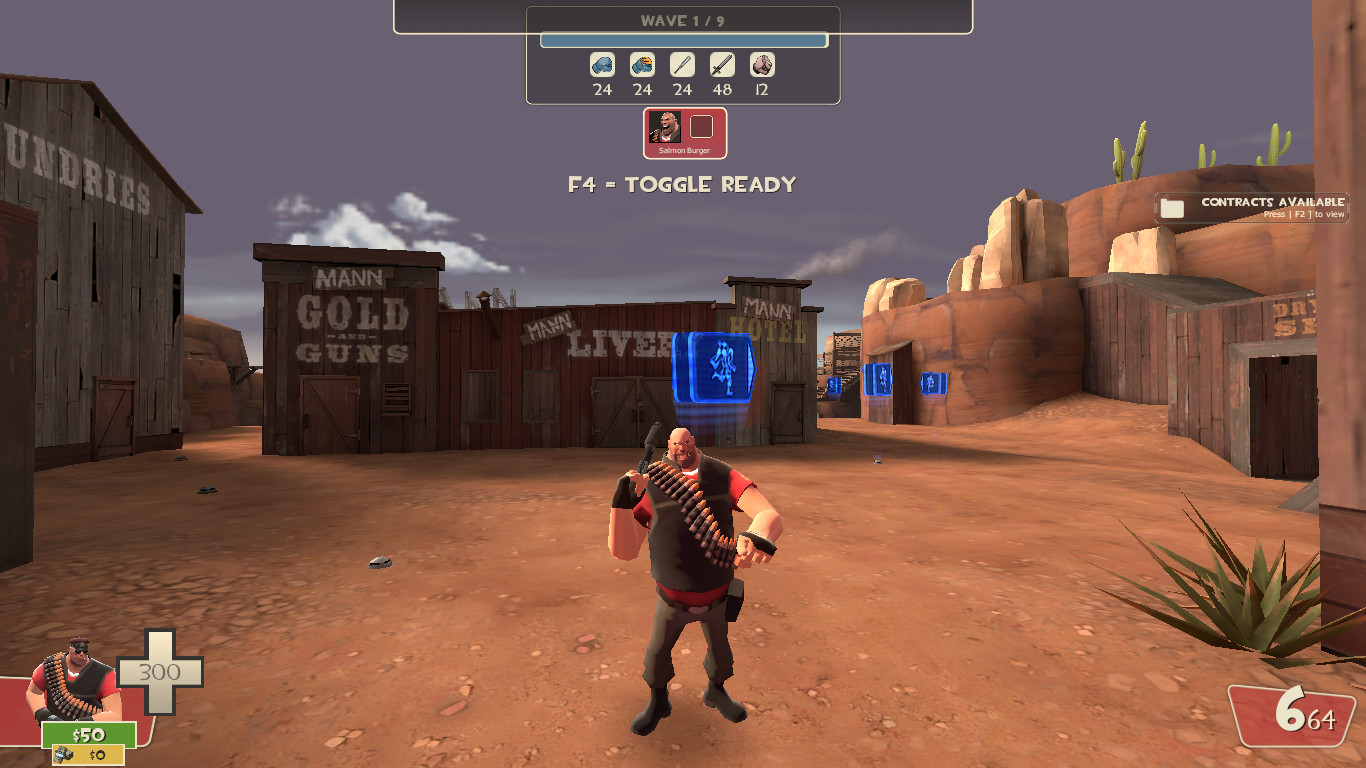1366x768 pixels.
Task: Click the armored Scout robot icon showing 24
Action: tap(641, 67)
